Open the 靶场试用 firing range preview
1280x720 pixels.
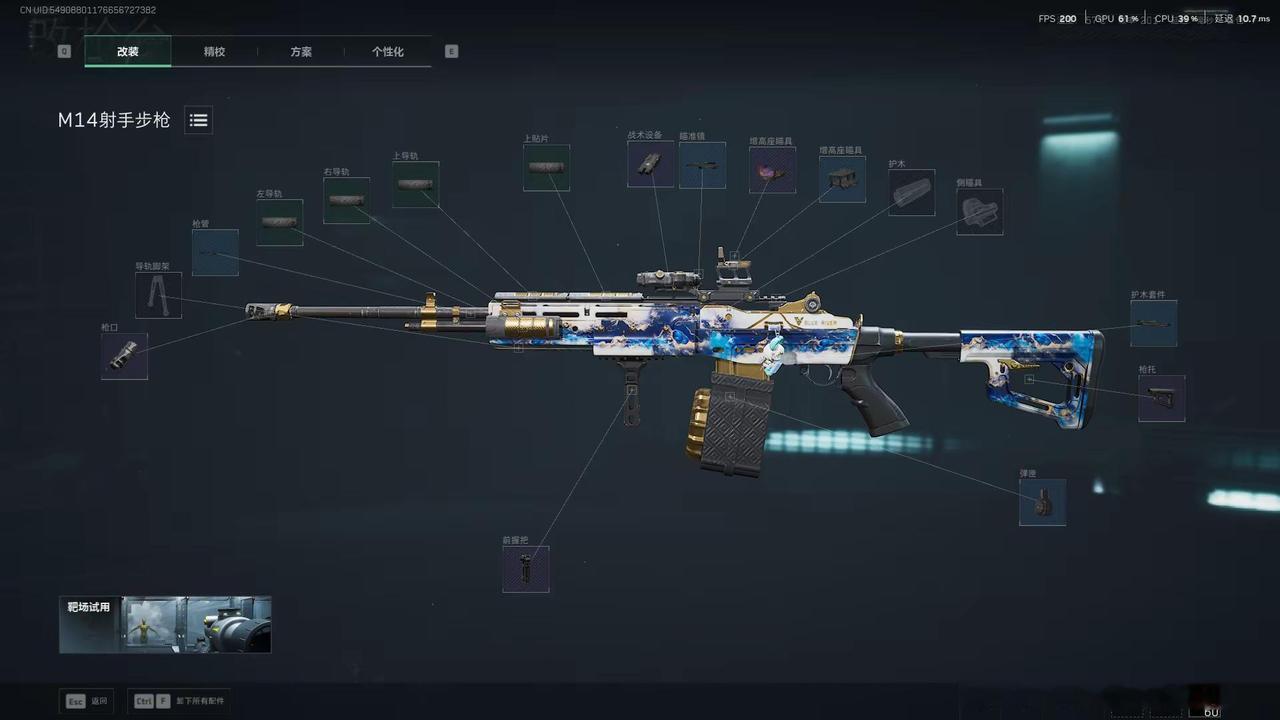click(164, 624)
